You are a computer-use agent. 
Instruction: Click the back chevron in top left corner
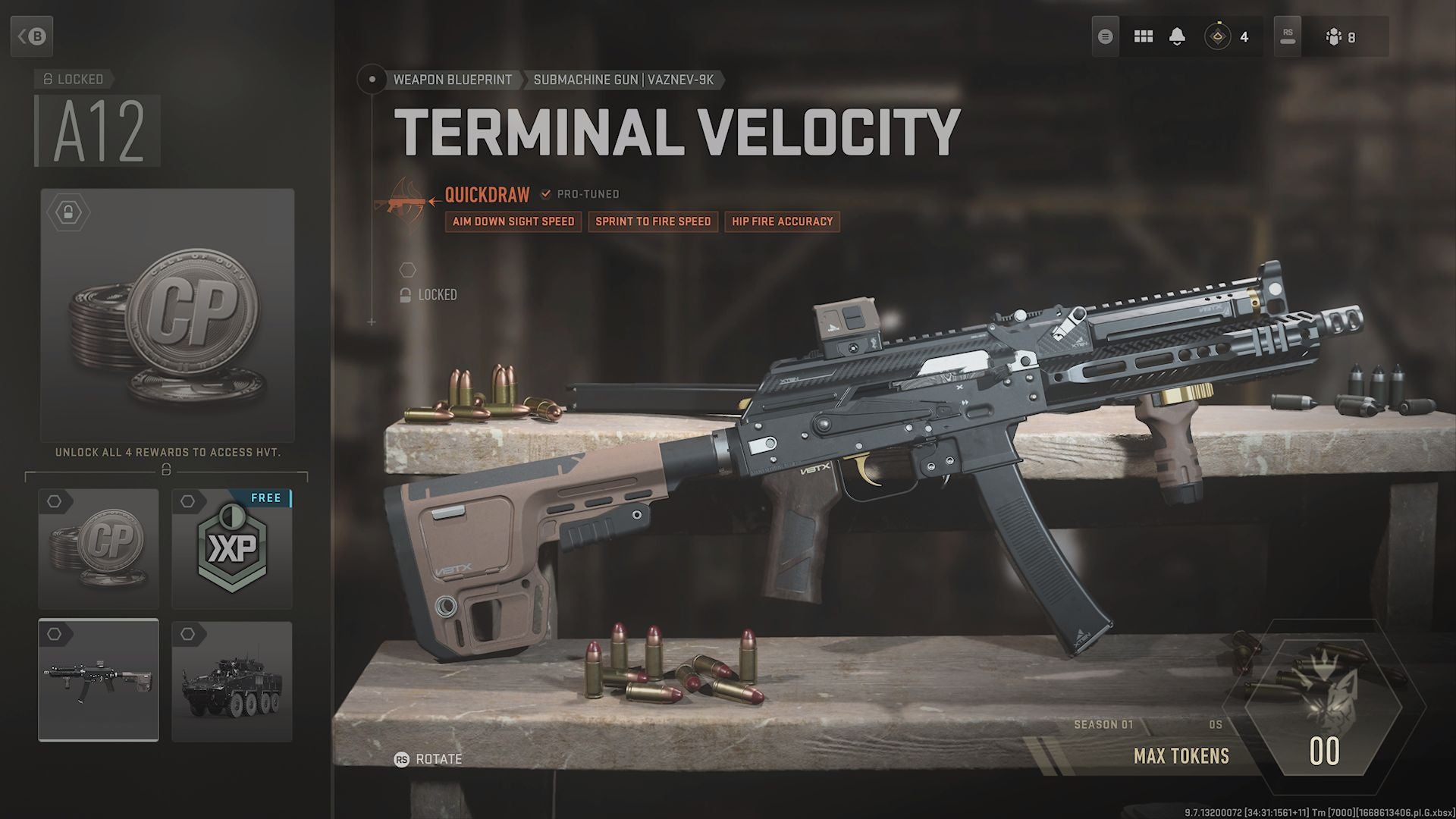(32, 36)
